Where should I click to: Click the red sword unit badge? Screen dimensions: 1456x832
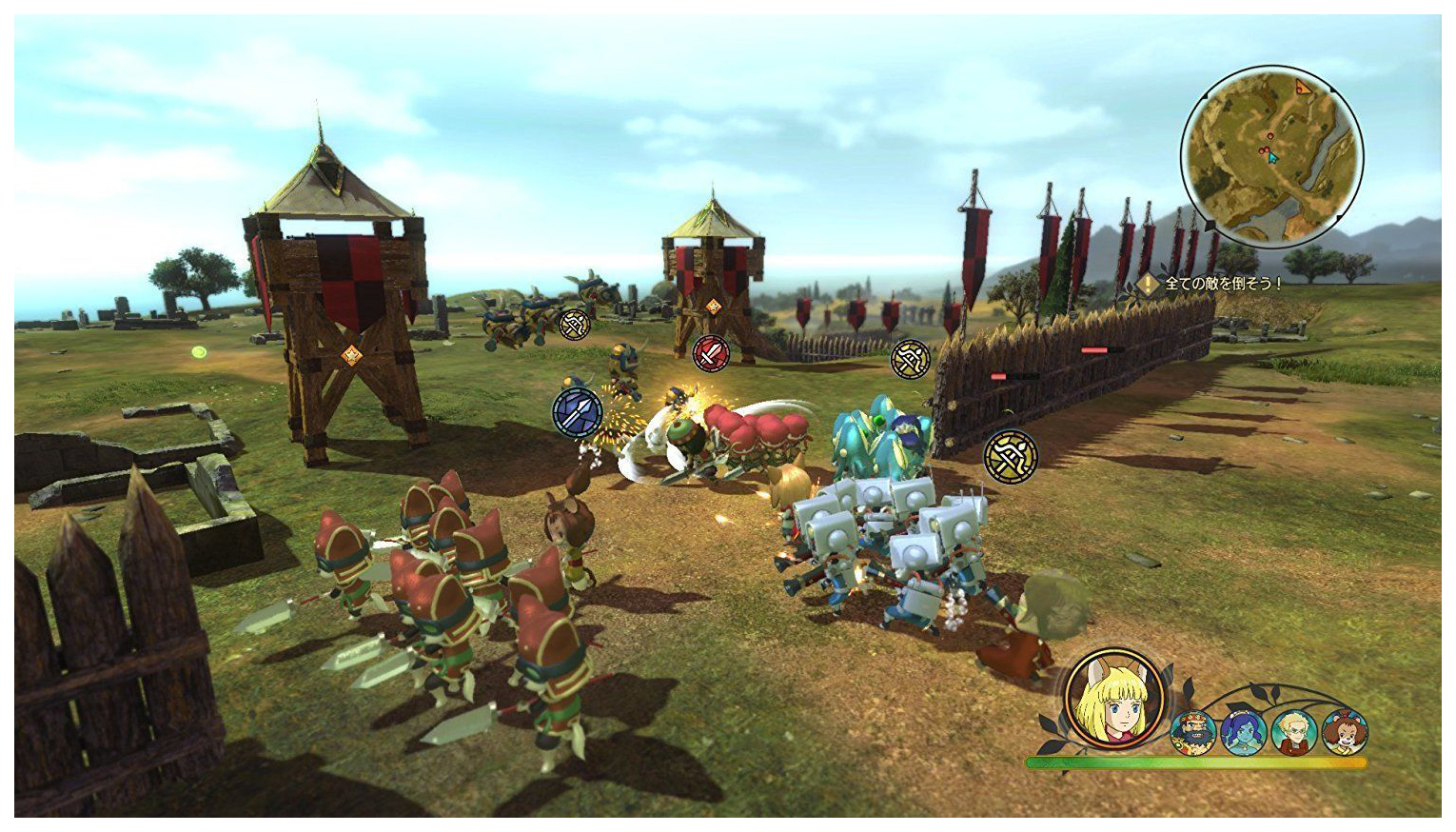711,353
